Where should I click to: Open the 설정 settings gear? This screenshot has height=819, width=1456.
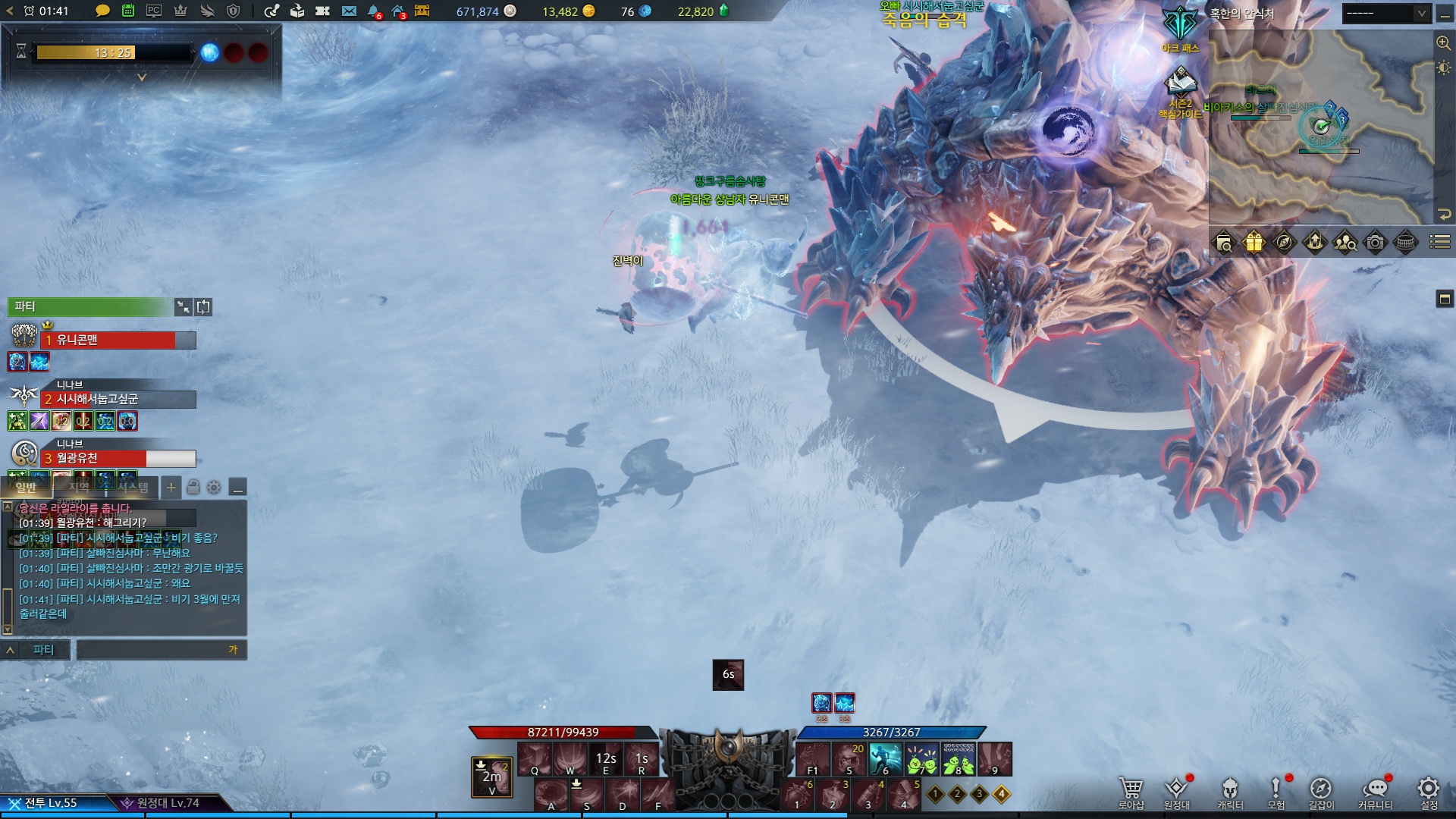click(1429, 790)
